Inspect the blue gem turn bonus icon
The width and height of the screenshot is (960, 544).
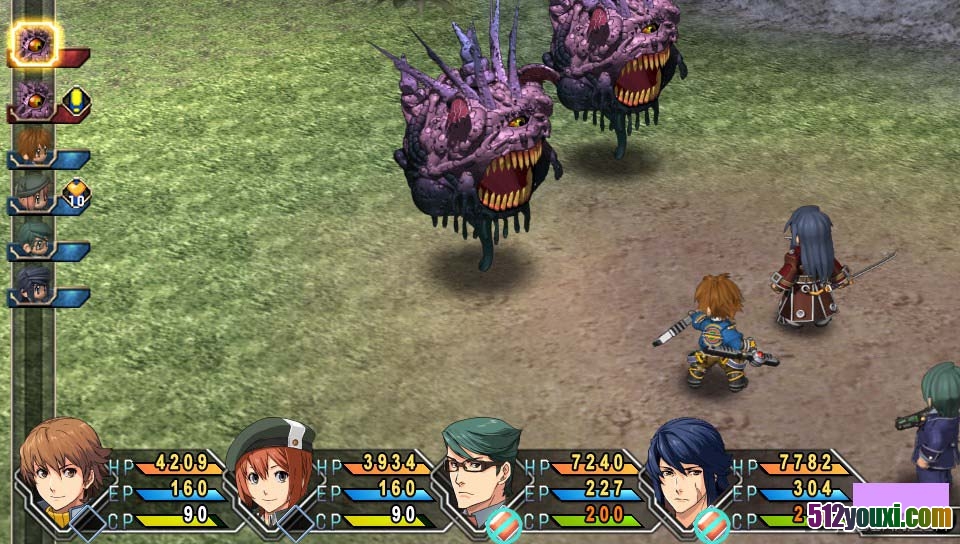coord(77,100)
